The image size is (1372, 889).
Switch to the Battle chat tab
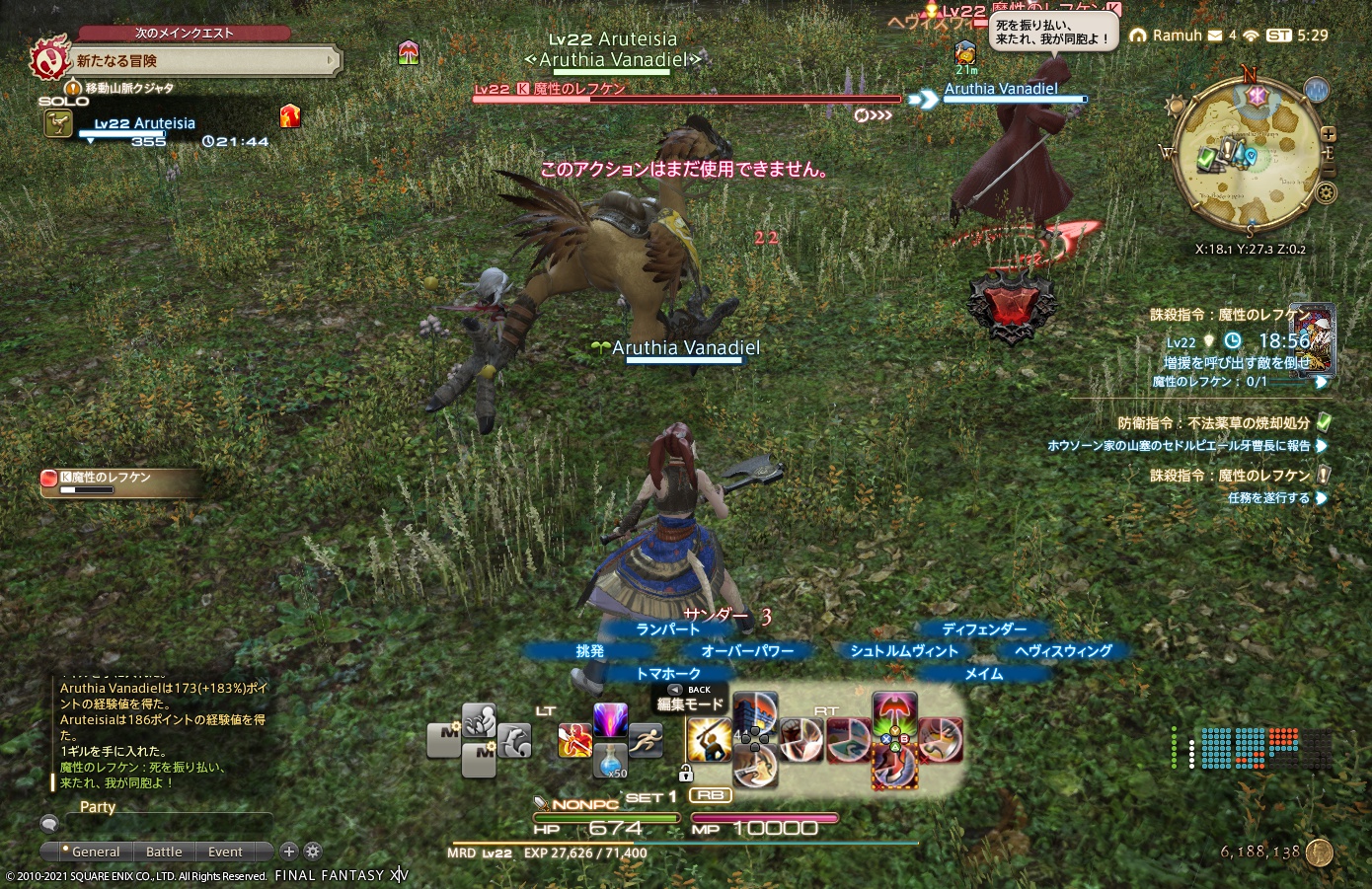[x=164, y=852]
